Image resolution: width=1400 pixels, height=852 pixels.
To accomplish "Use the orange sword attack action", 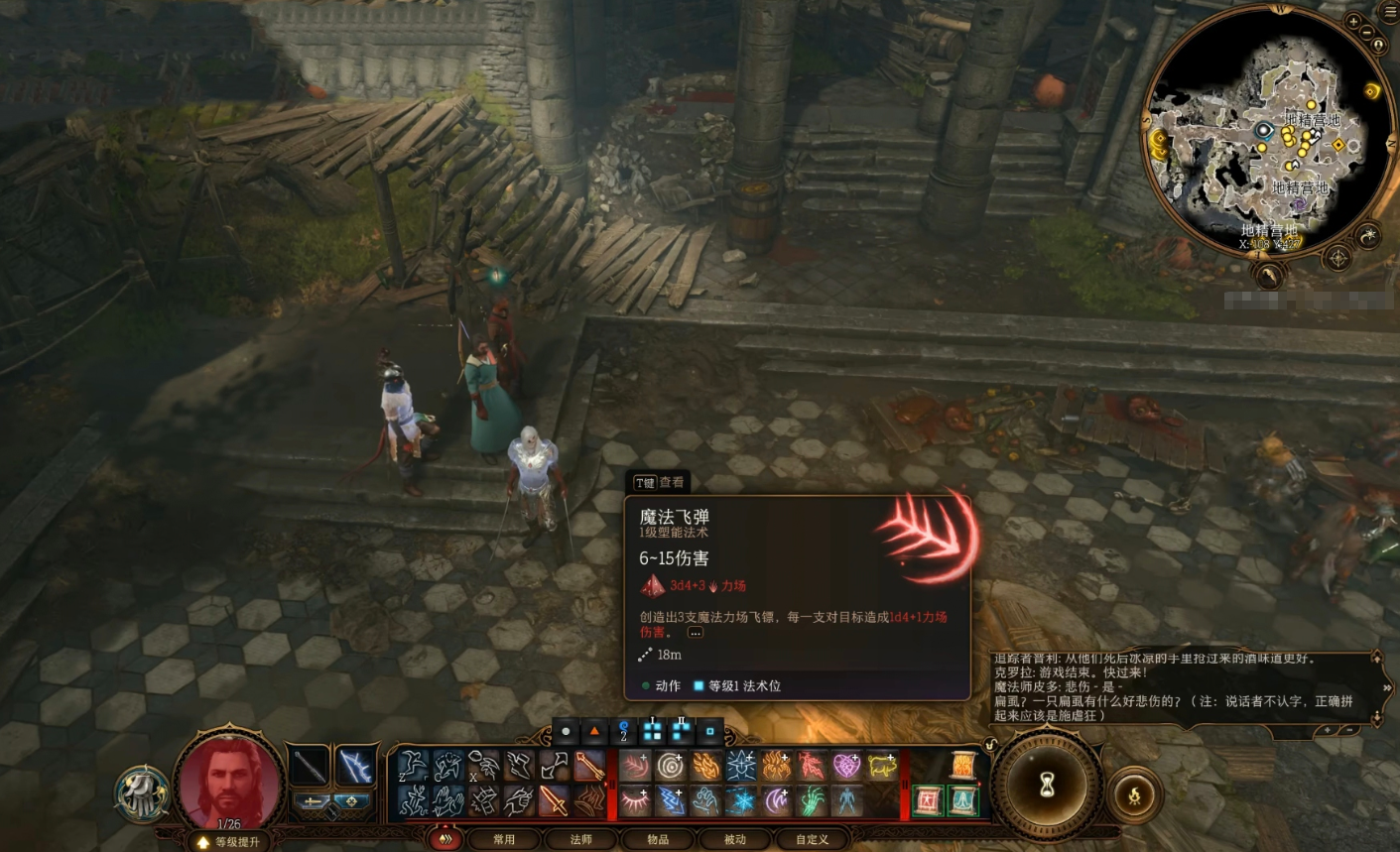I will pos(554,800).
